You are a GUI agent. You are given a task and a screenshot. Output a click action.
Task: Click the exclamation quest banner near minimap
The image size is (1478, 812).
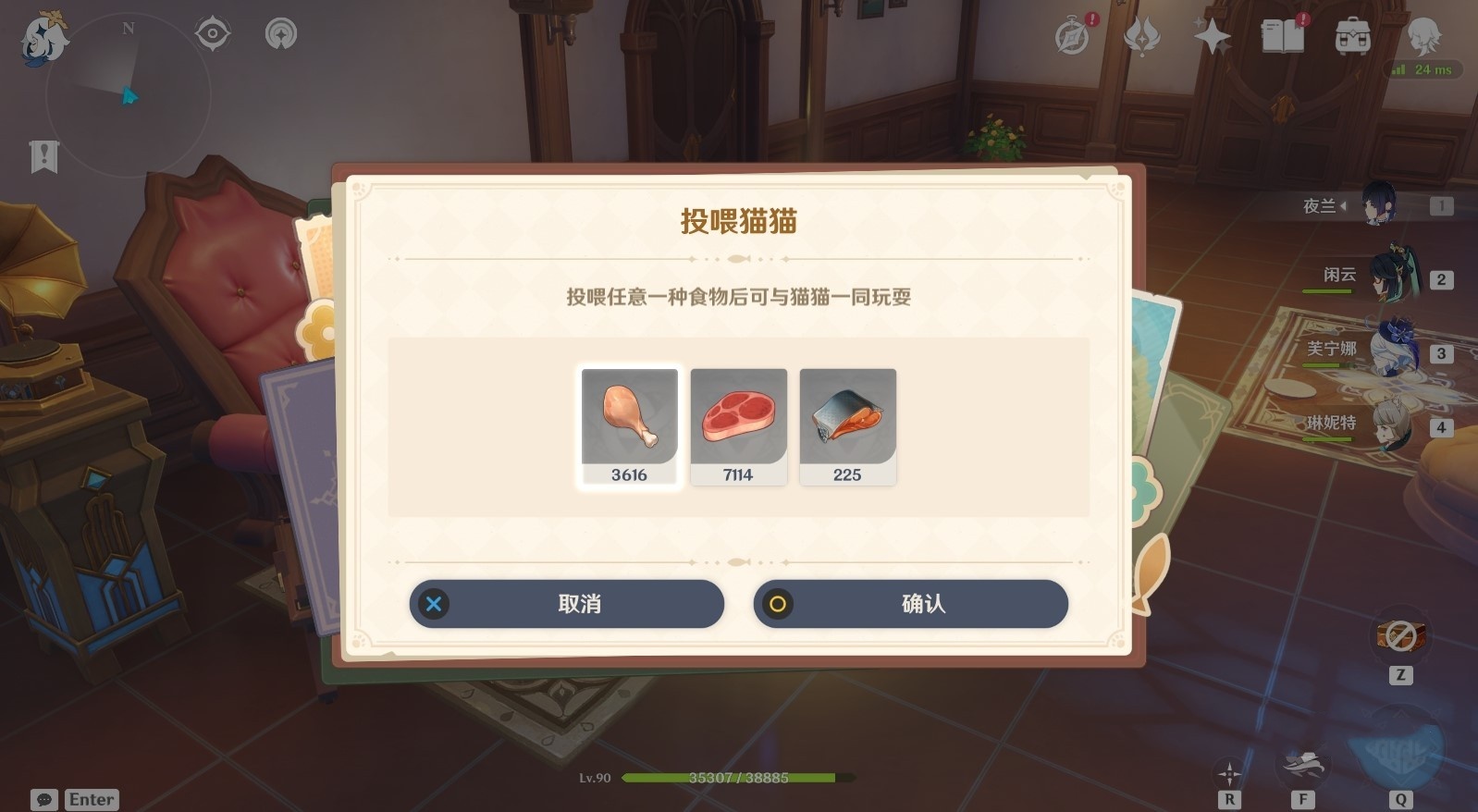[x=42, y=157]
